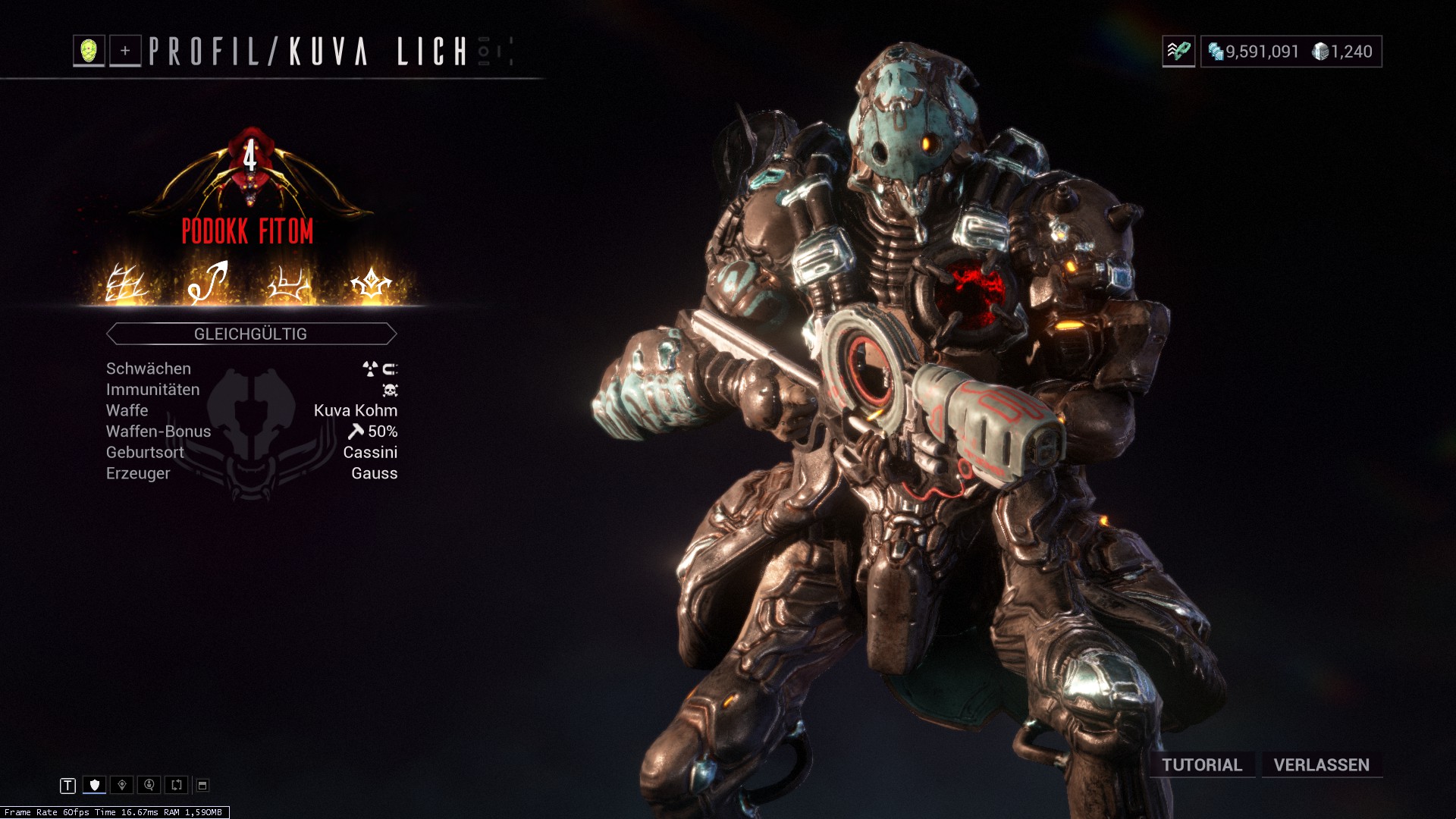
Task: Toggle the chat window size icon
Action: point(202,785)
